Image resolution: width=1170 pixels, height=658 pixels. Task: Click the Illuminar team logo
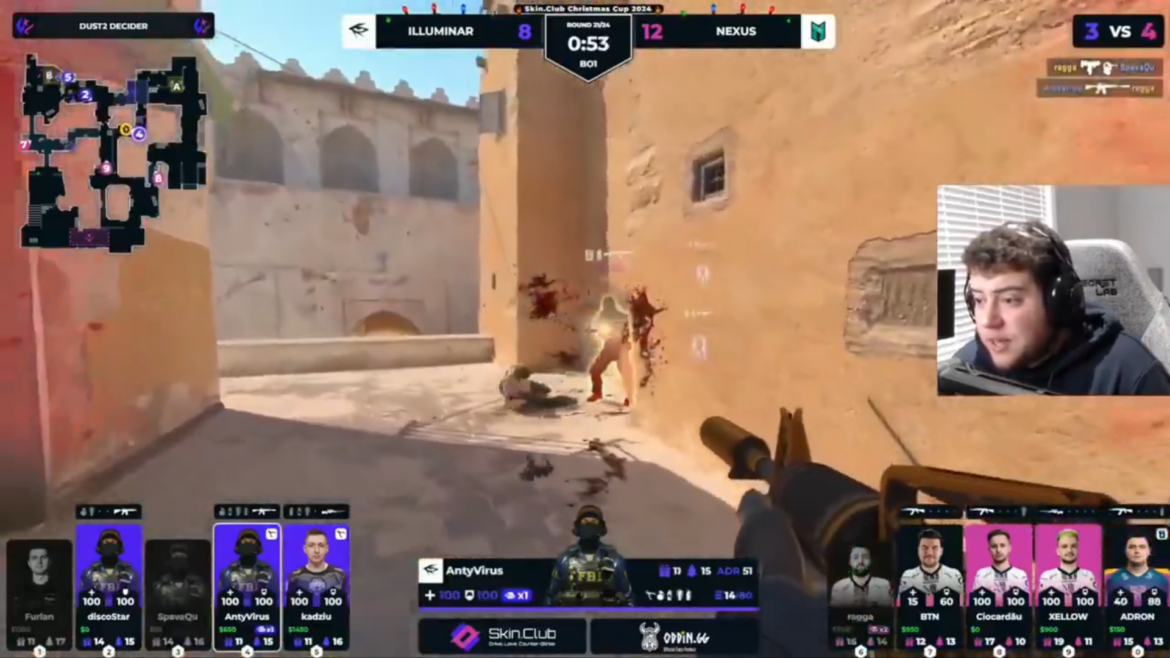358,31
